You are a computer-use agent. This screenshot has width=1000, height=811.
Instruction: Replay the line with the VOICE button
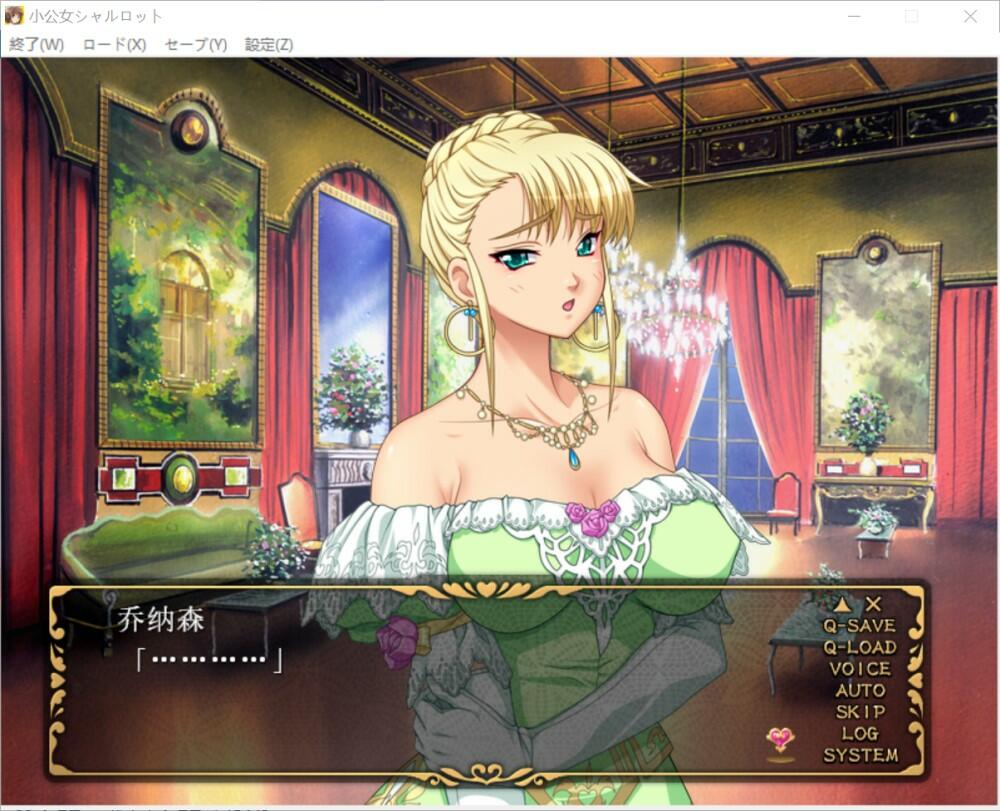click(x=859, y=669)
